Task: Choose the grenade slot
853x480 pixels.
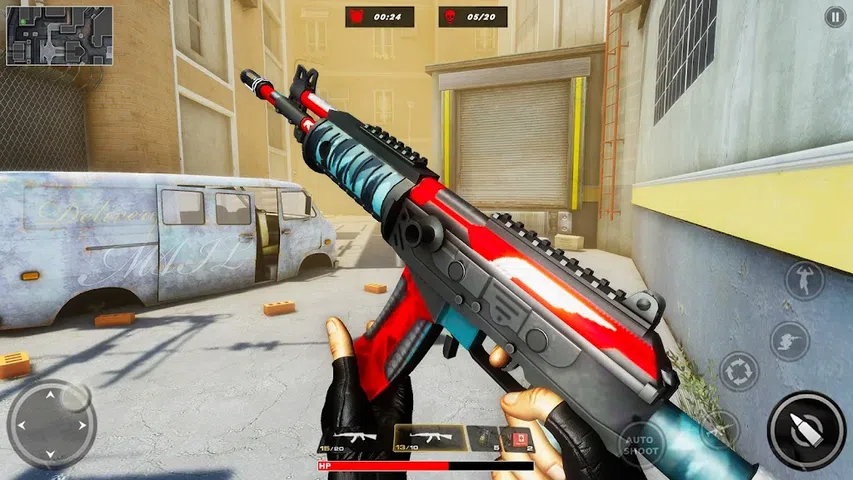Action: [x=483, y=438]
